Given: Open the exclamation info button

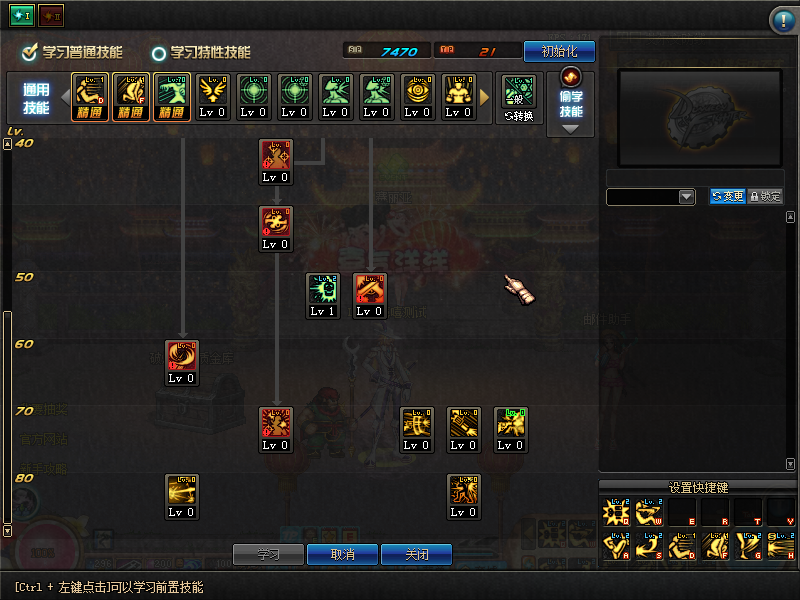Looking at the screenshot, I should 782,20.
